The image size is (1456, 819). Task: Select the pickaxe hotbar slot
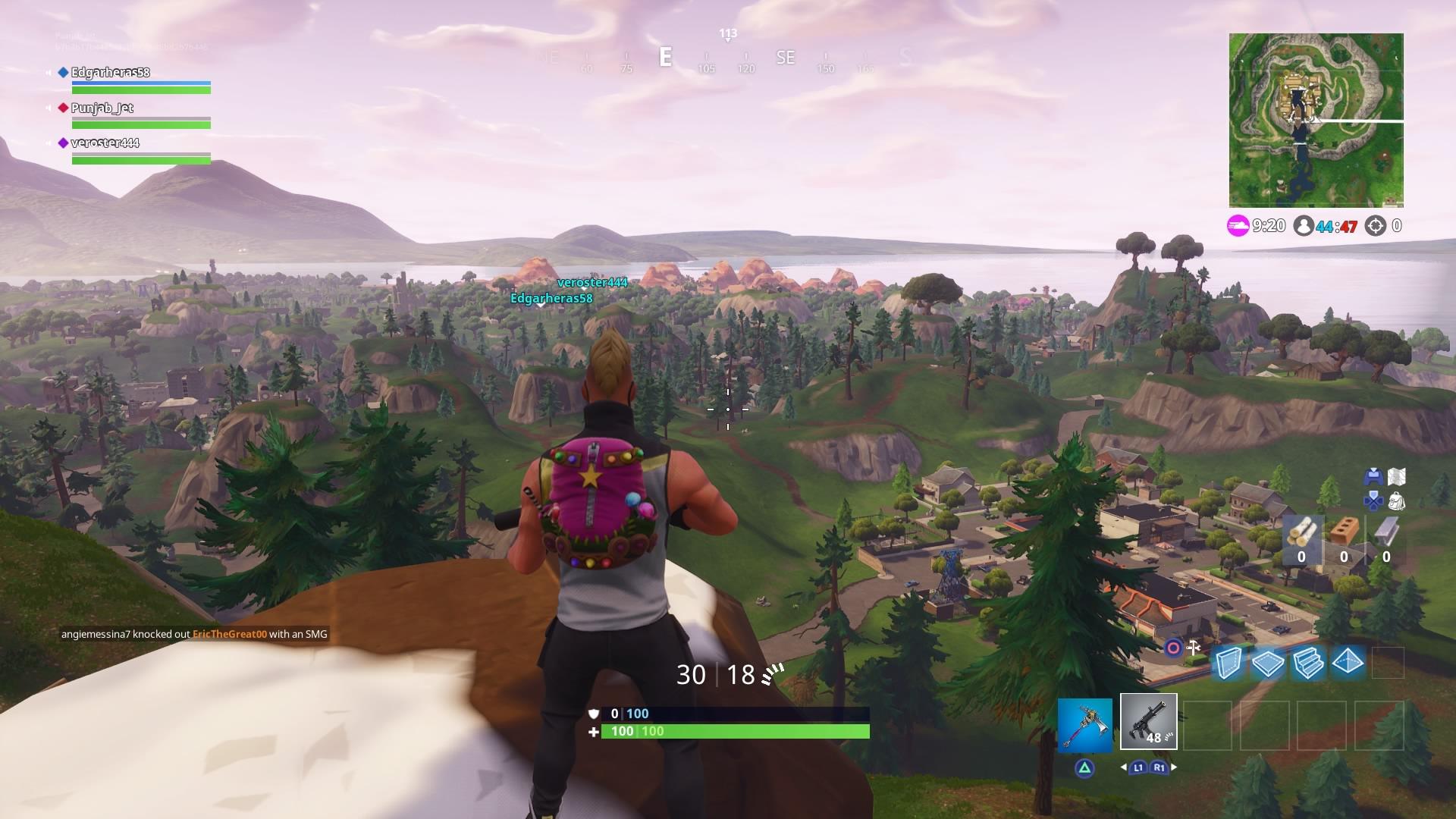coord(1087,723)
